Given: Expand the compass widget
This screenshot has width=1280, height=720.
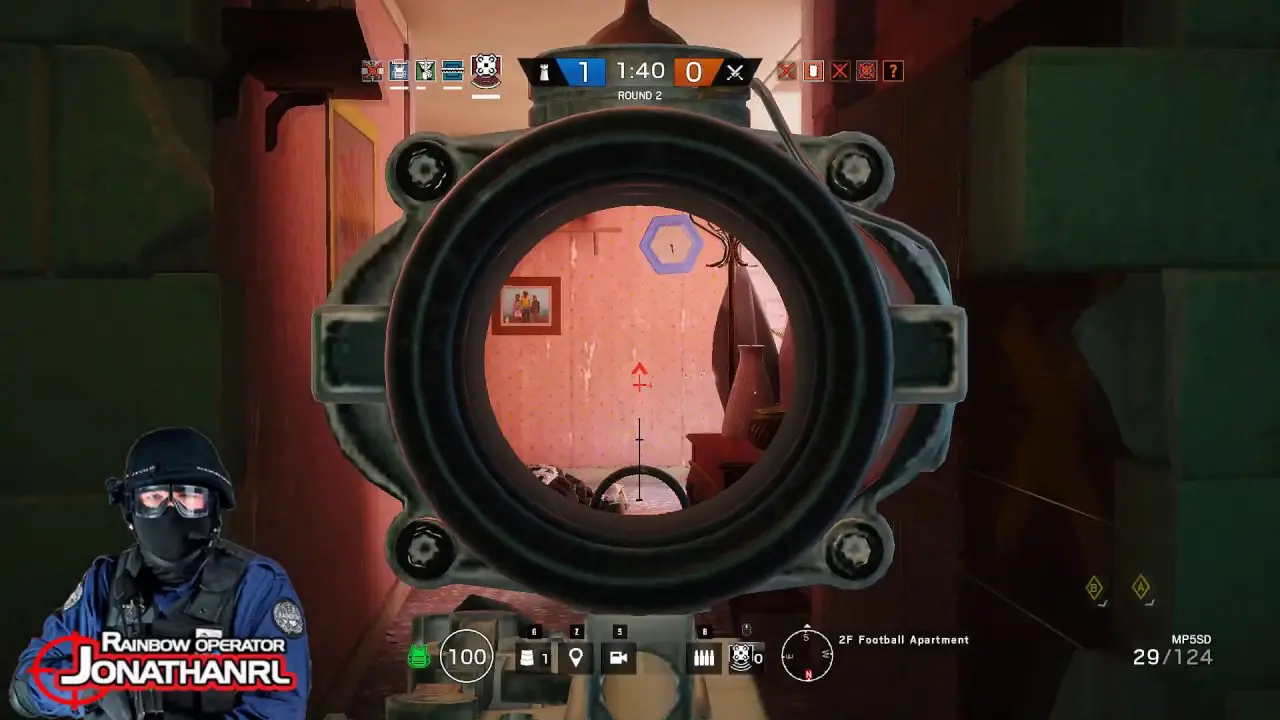Looking at the screenshot, I should (806, 655).
